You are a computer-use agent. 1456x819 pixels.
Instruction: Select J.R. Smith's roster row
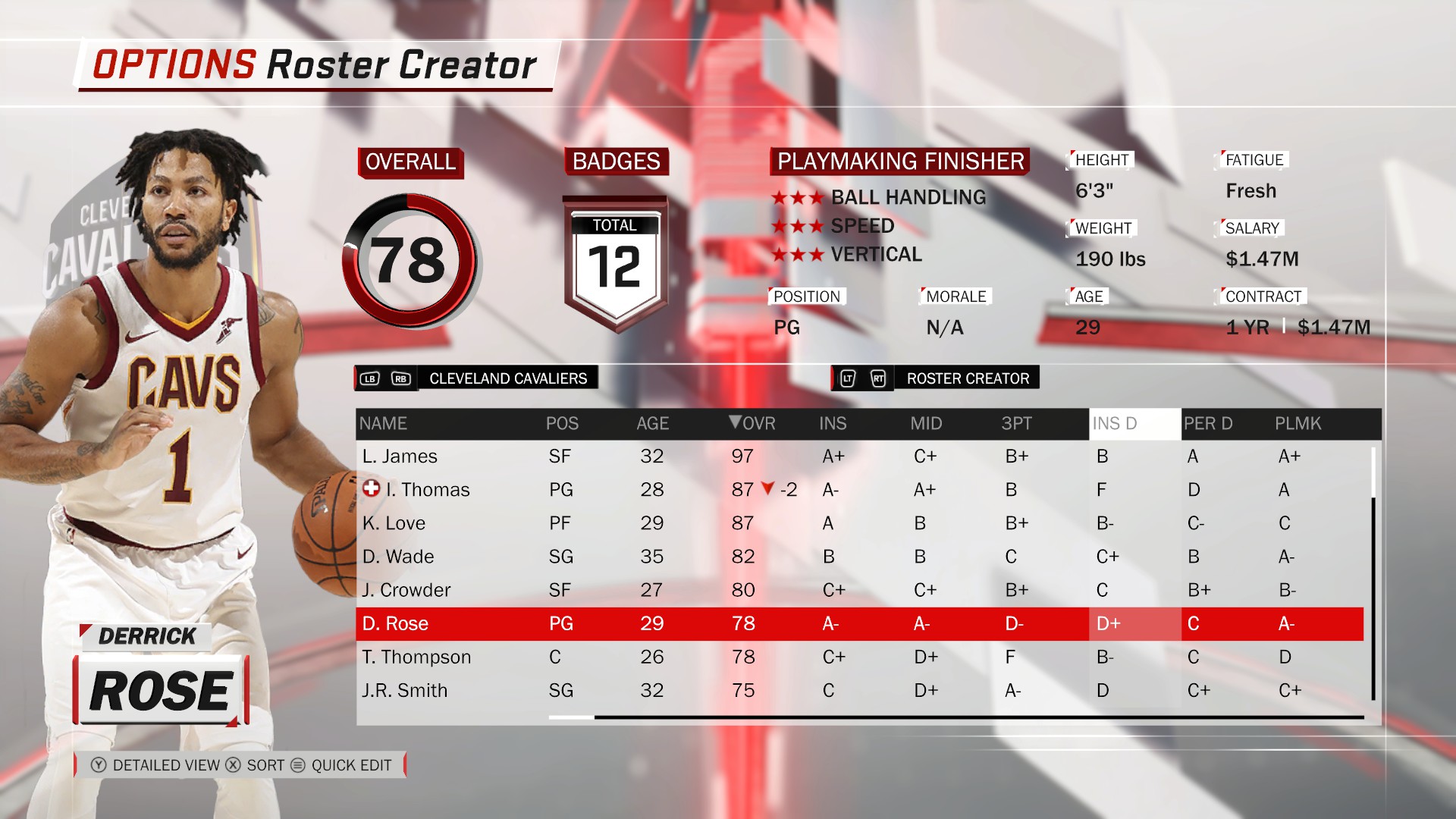pos(405,690)
